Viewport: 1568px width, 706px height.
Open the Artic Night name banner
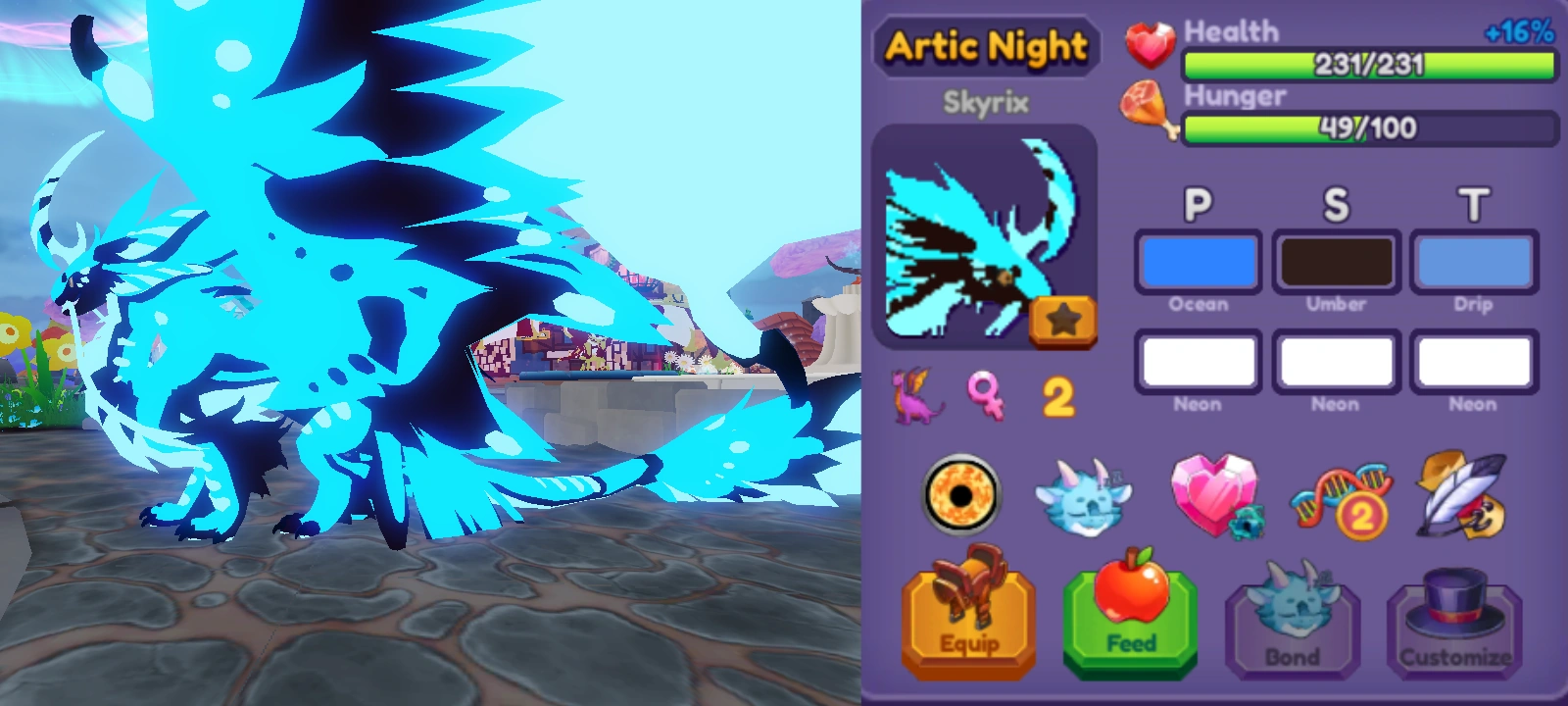[x=986, y=44]
